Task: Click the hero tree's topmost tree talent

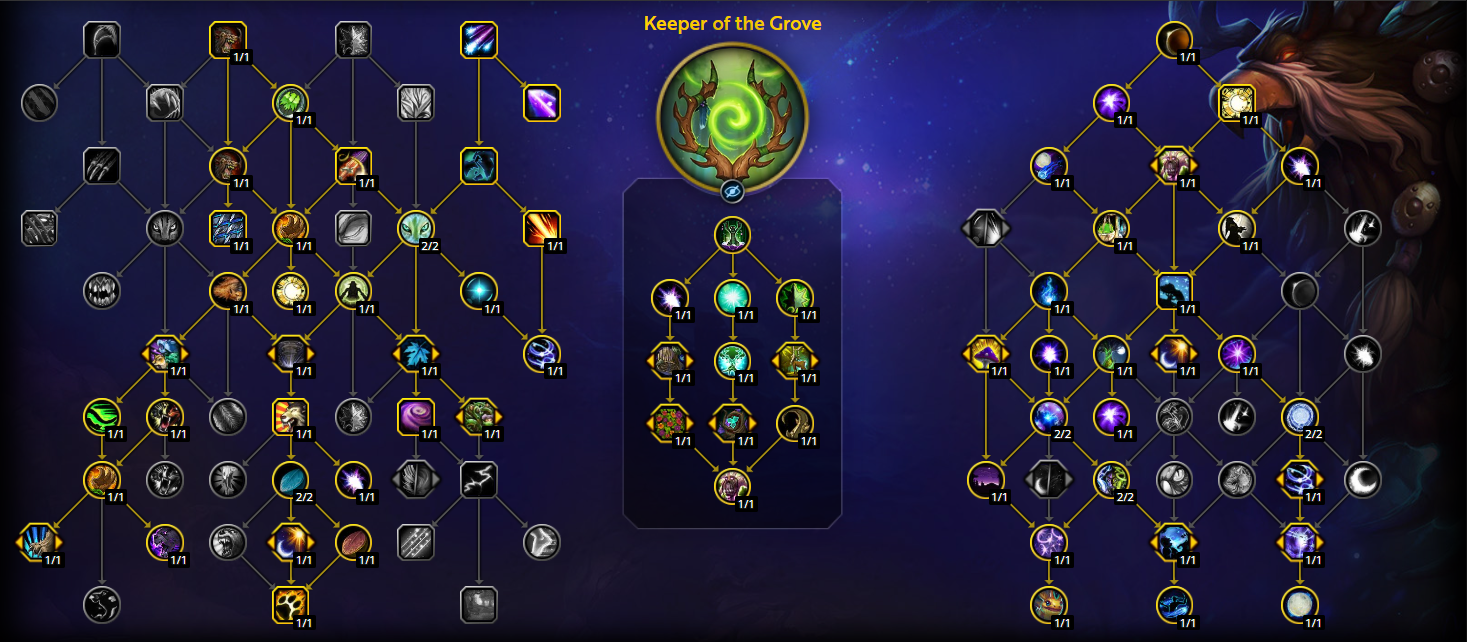Action: coord(732,236)
